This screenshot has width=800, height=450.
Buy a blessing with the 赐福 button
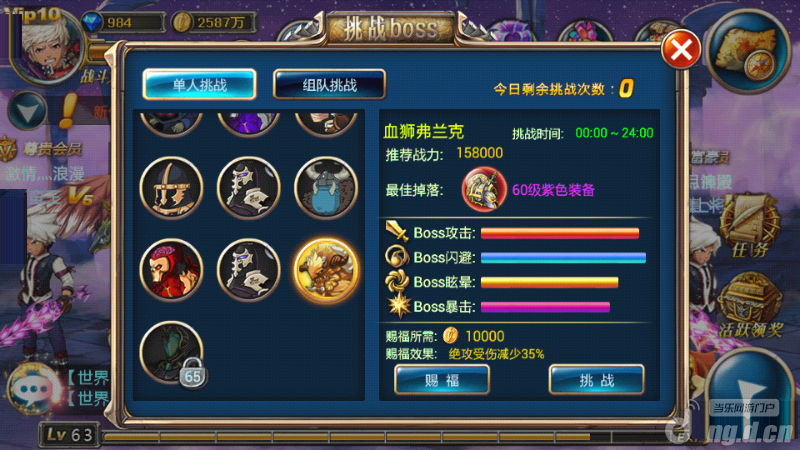click(x=442, y=379)
